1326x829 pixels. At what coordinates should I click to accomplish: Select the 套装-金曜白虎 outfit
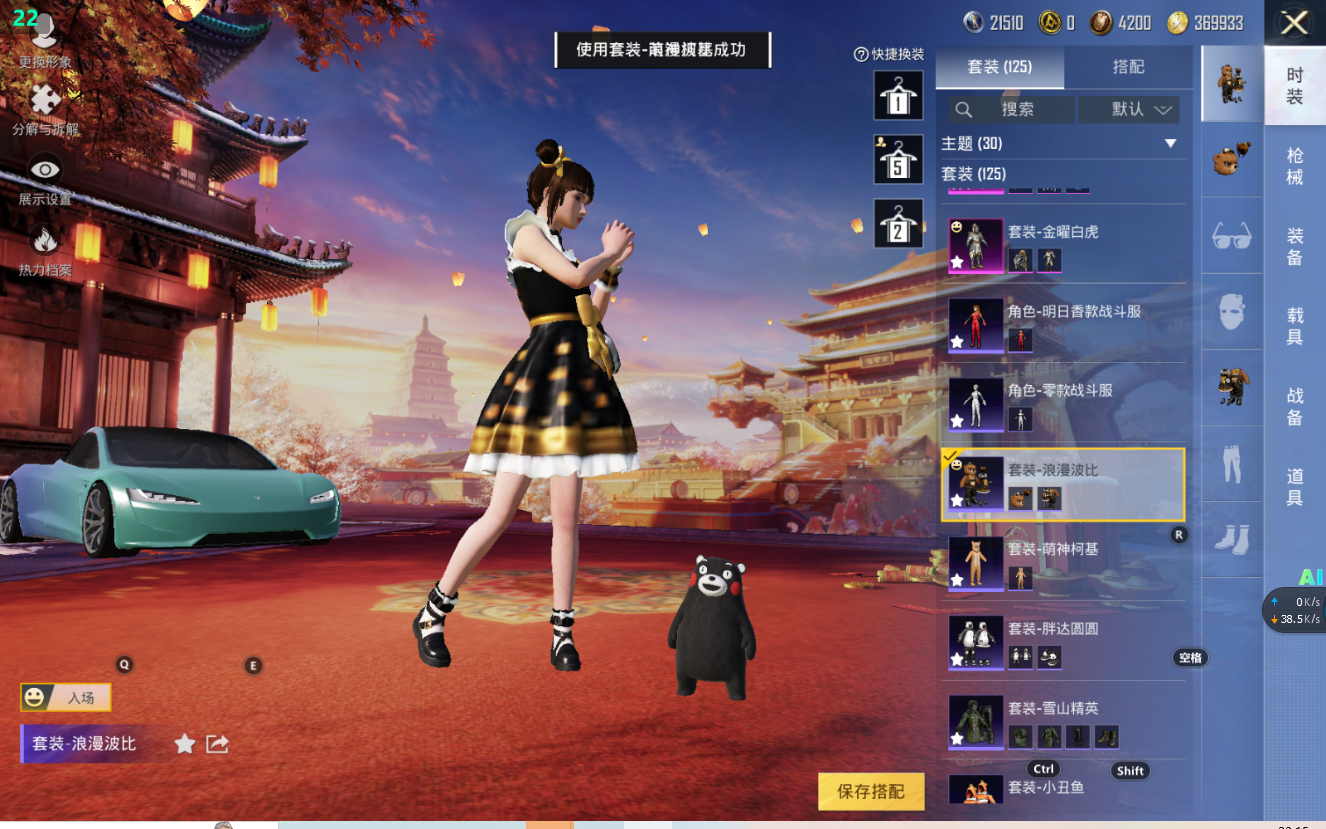[x=1063, y=246]
